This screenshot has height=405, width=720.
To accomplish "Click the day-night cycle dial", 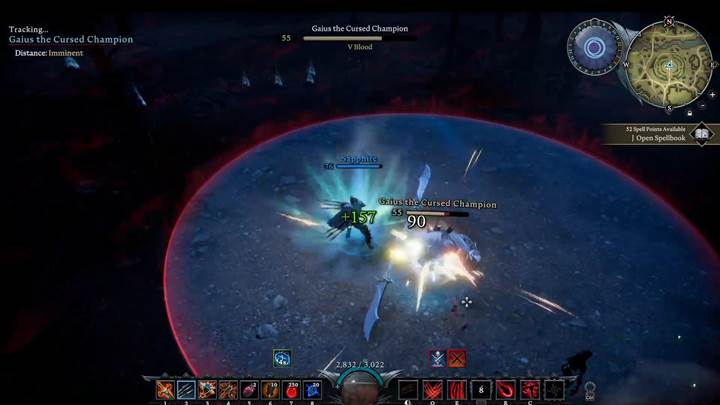I will 594,47.
